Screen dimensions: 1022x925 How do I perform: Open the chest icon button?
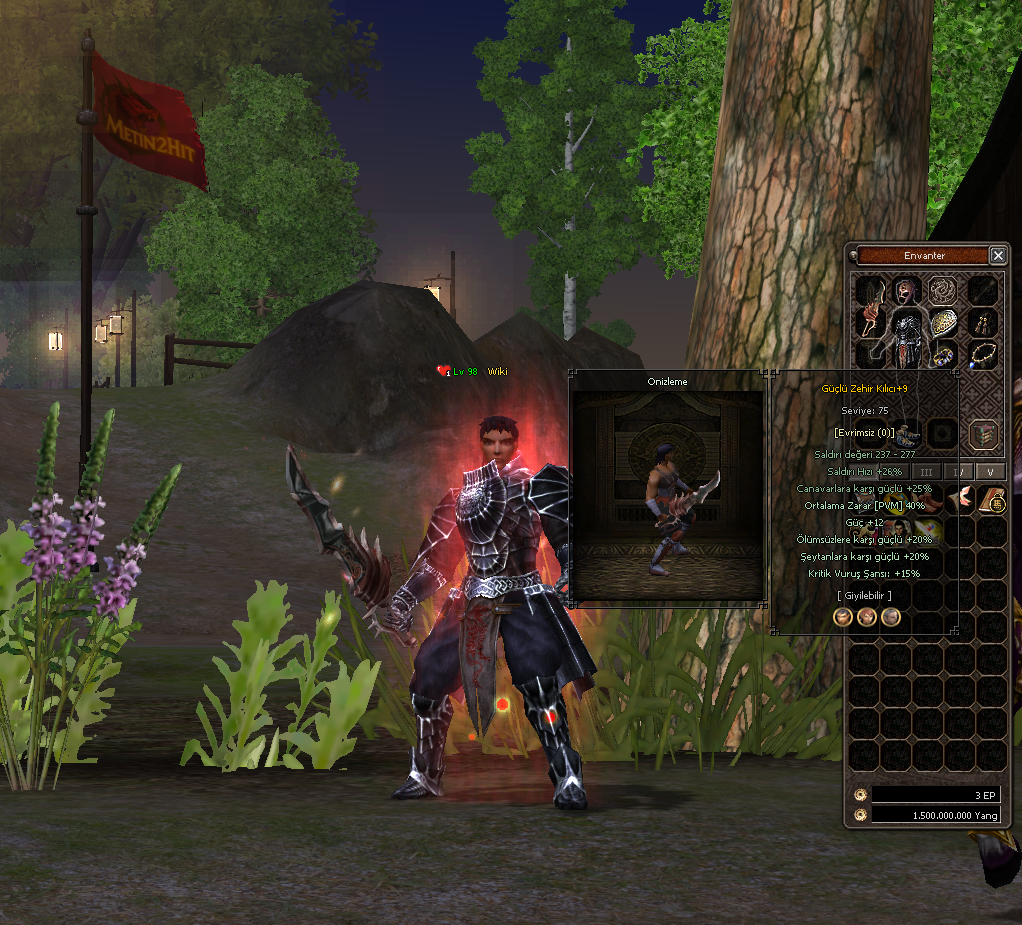(x=984, y=433)
